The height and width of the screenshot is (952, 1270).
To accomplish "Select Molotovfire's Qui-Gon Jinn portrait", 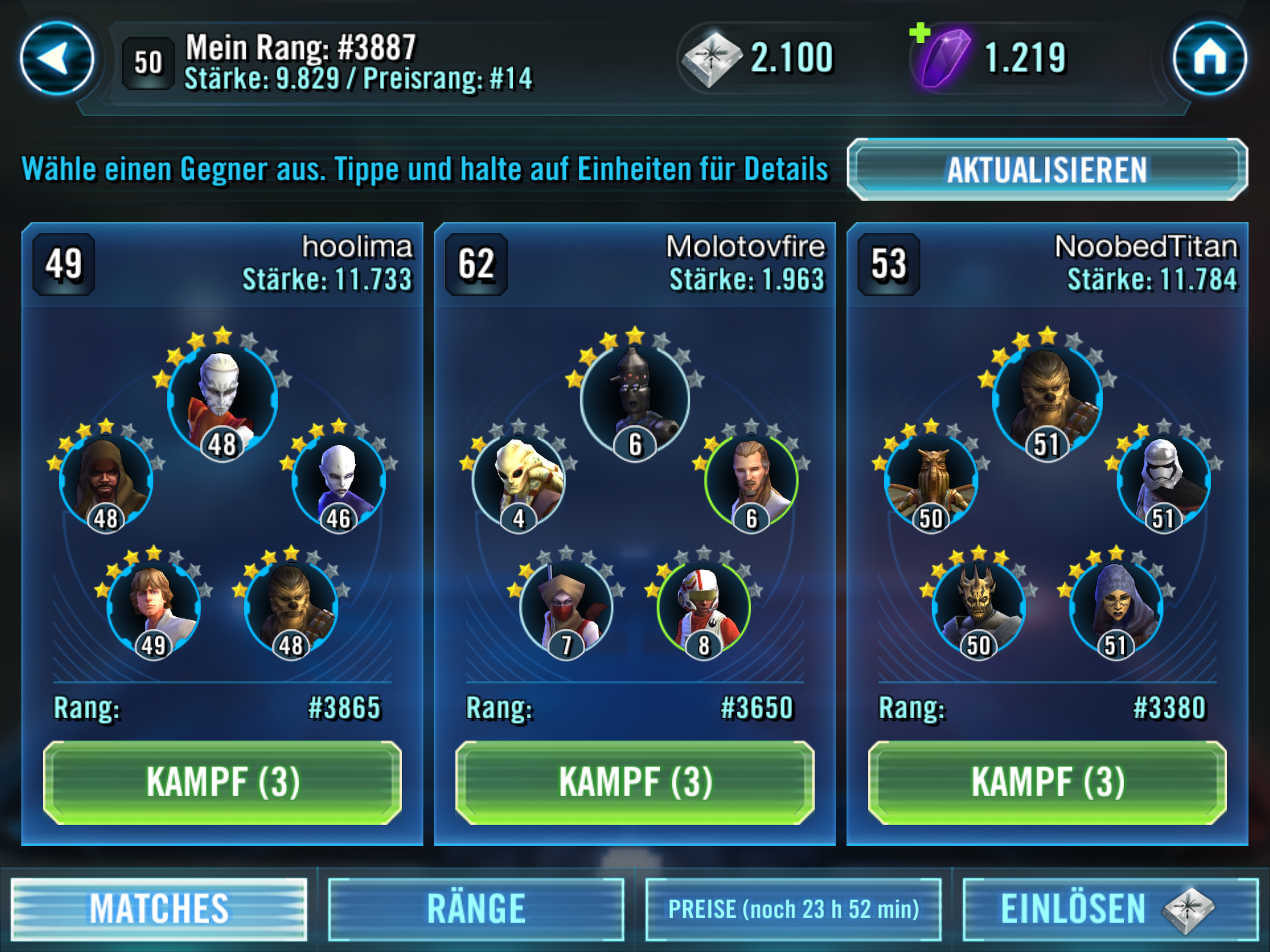I will pos(751,479).
